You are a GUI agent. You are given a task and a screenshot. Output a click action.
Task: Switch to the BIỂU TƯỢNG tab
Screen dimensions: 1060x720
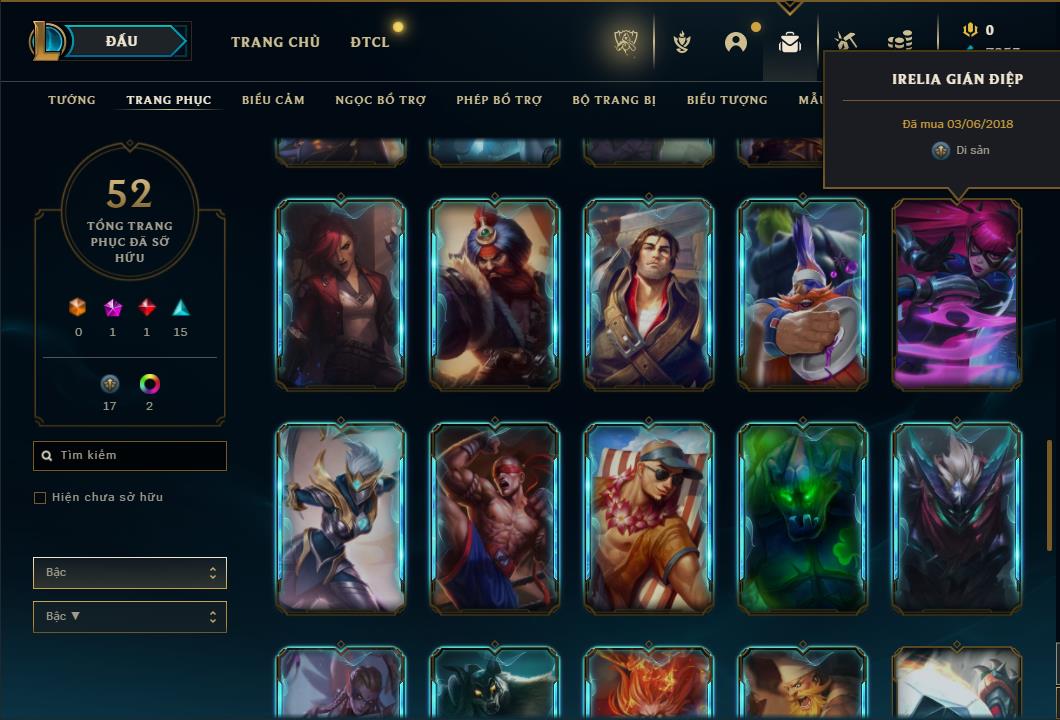tap(727, 100)
